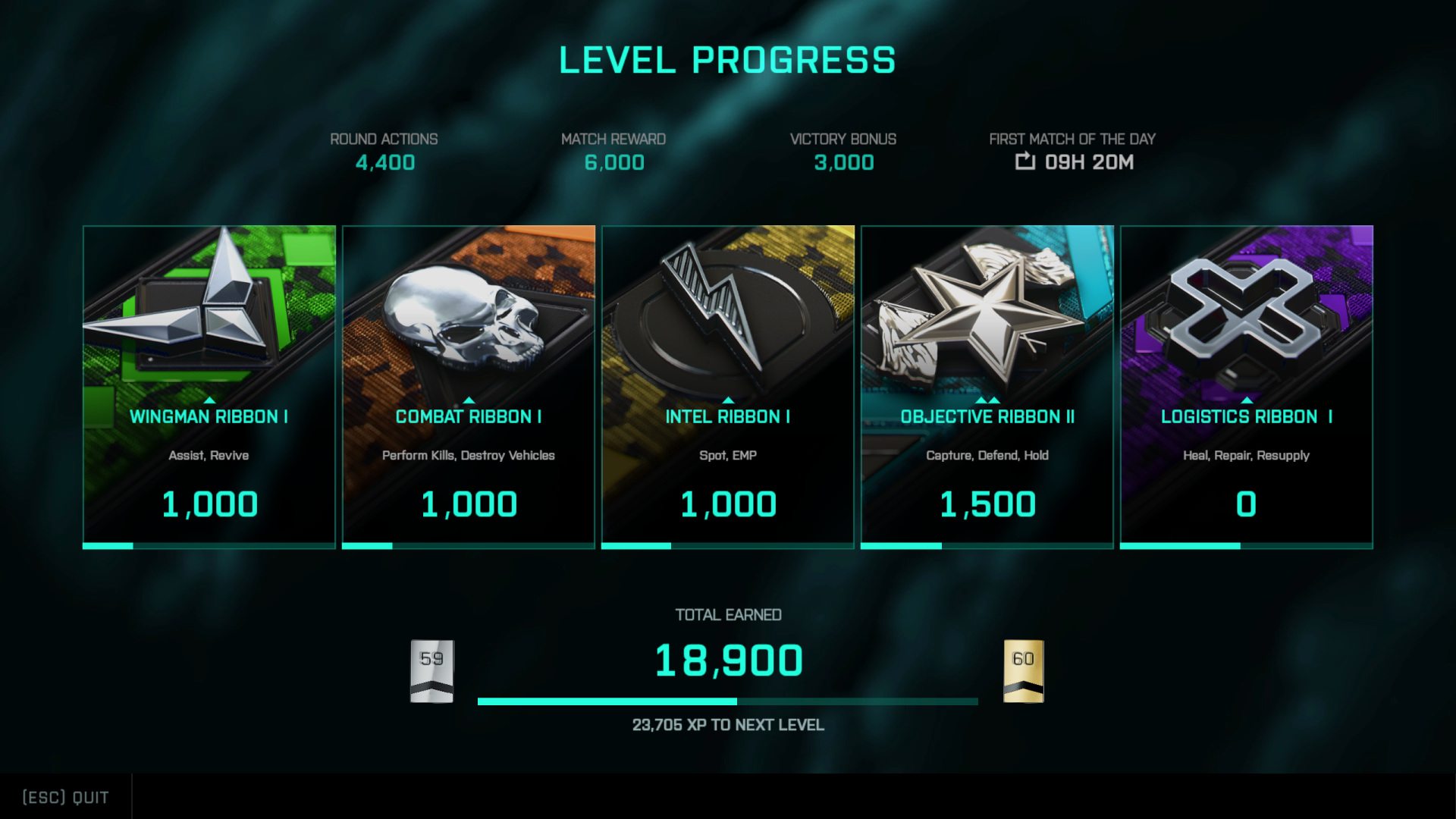
Task: Open the Combat Ribbon I card
Action: tap(469, 387)
